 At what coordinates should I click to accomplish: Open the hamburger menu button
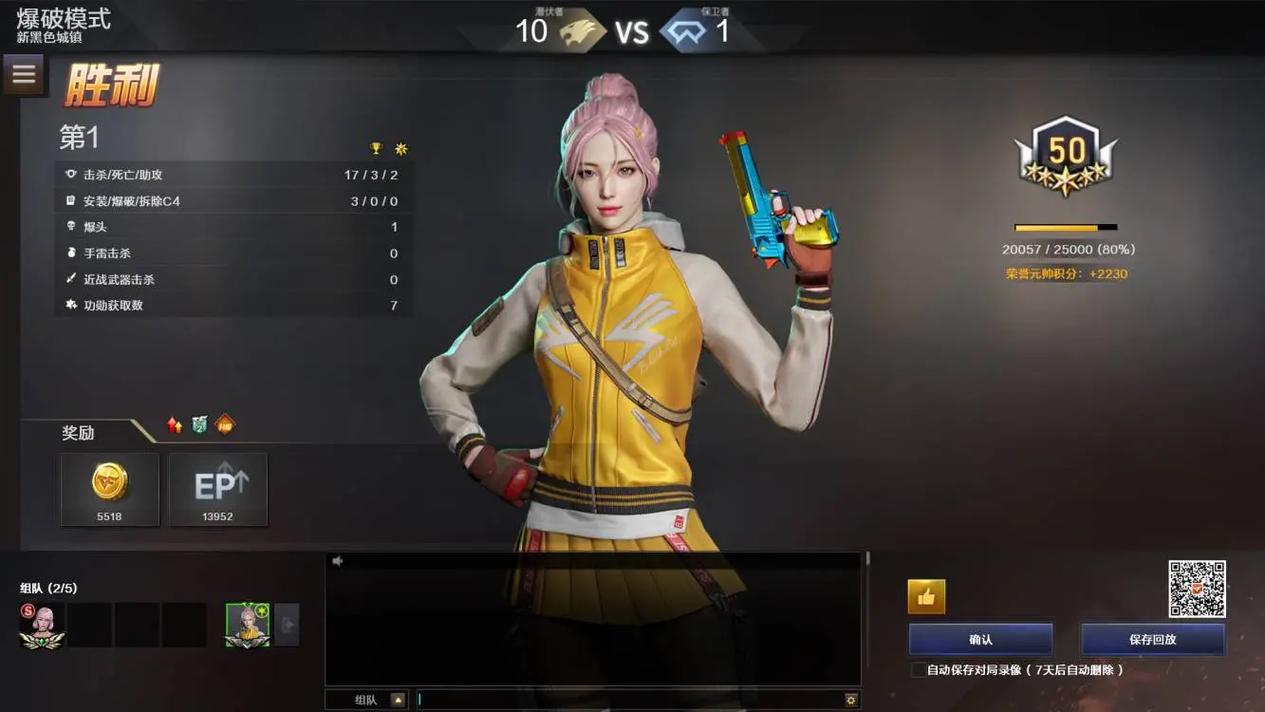click(24, 74)
